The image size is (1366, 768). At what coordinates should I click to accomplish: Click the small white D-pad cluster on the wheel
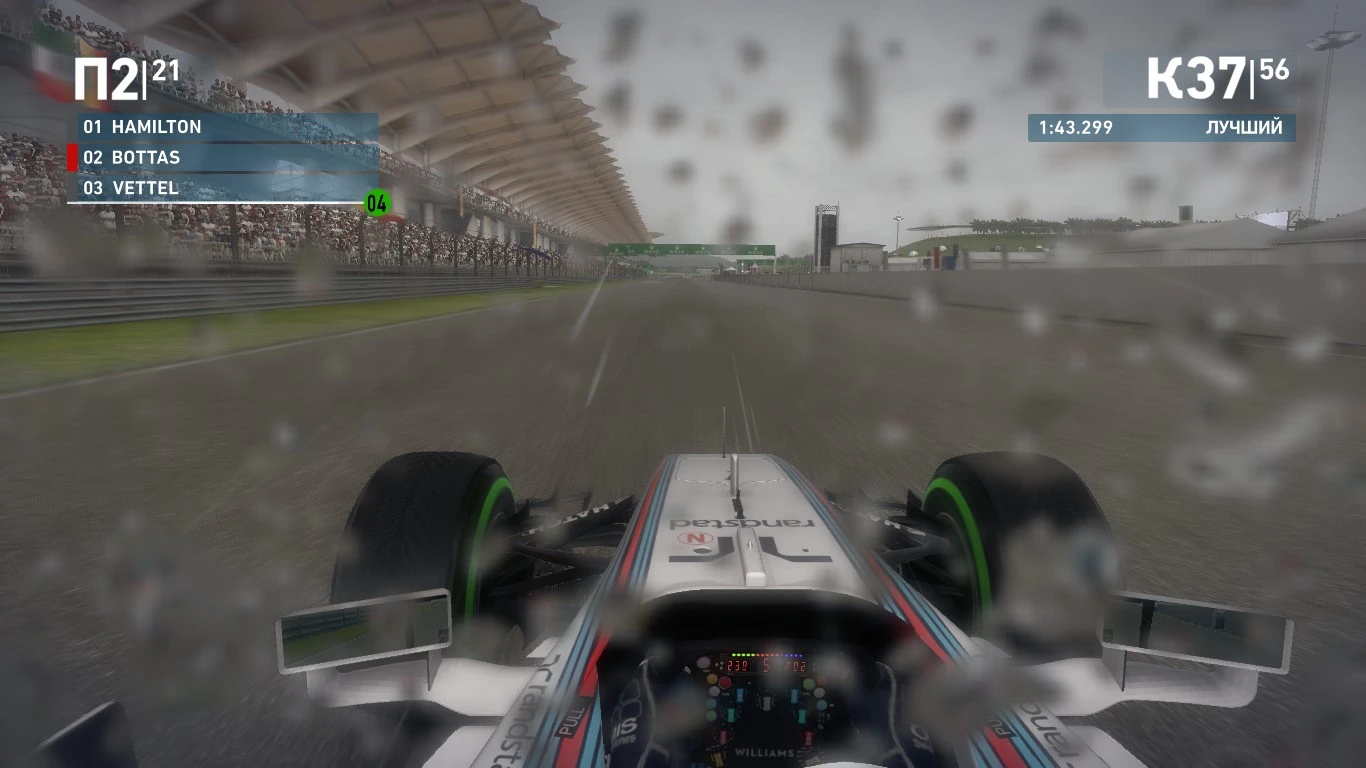coord(719,665)
